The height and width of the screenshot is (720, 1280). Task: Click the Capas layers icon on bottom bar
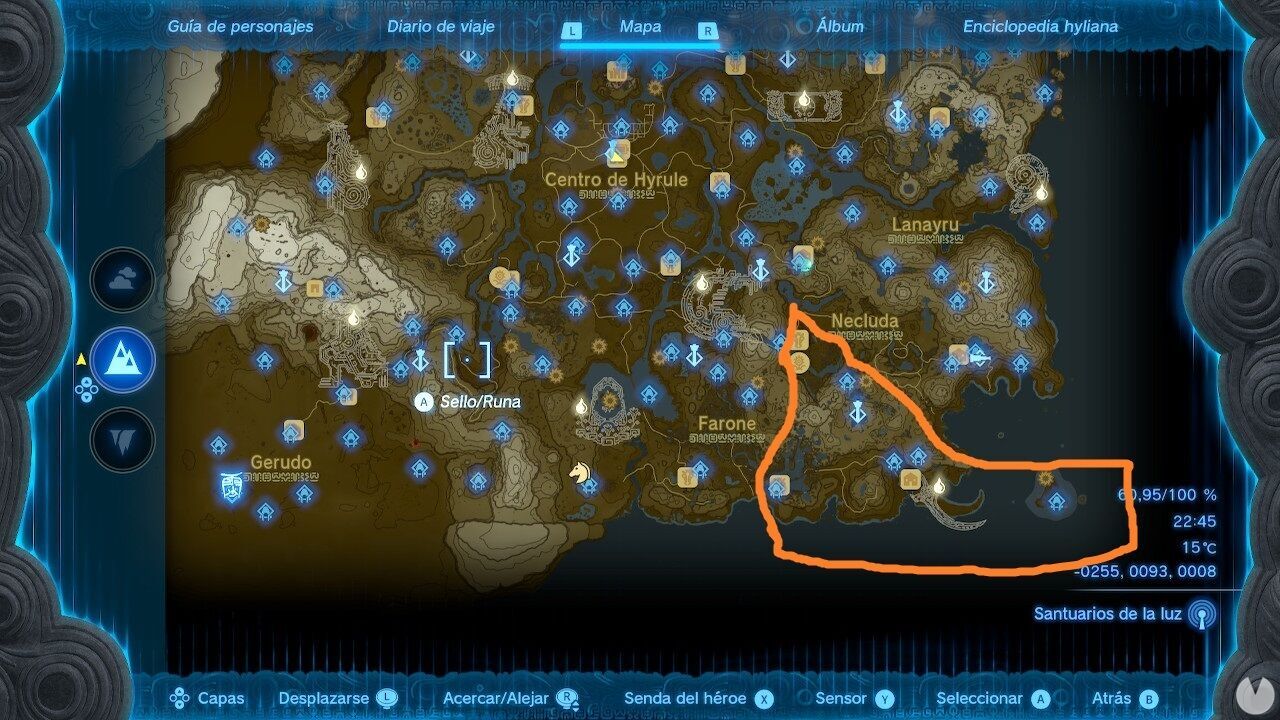point(178,698)
